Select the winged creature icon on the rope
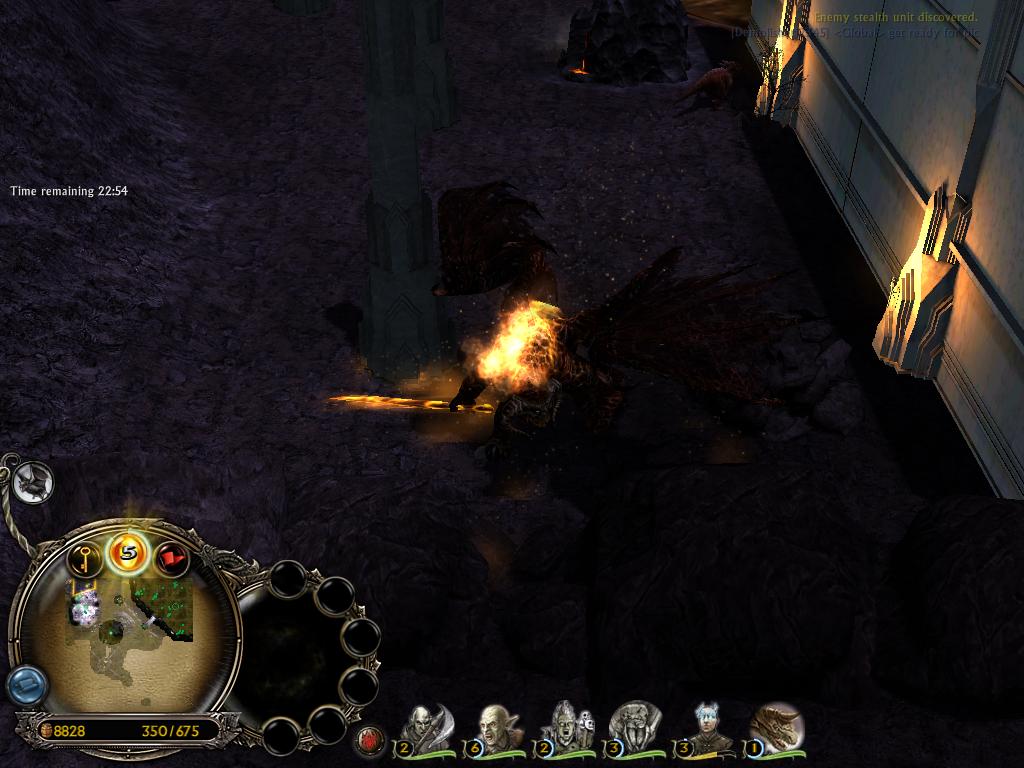 (x=33, y=483)
